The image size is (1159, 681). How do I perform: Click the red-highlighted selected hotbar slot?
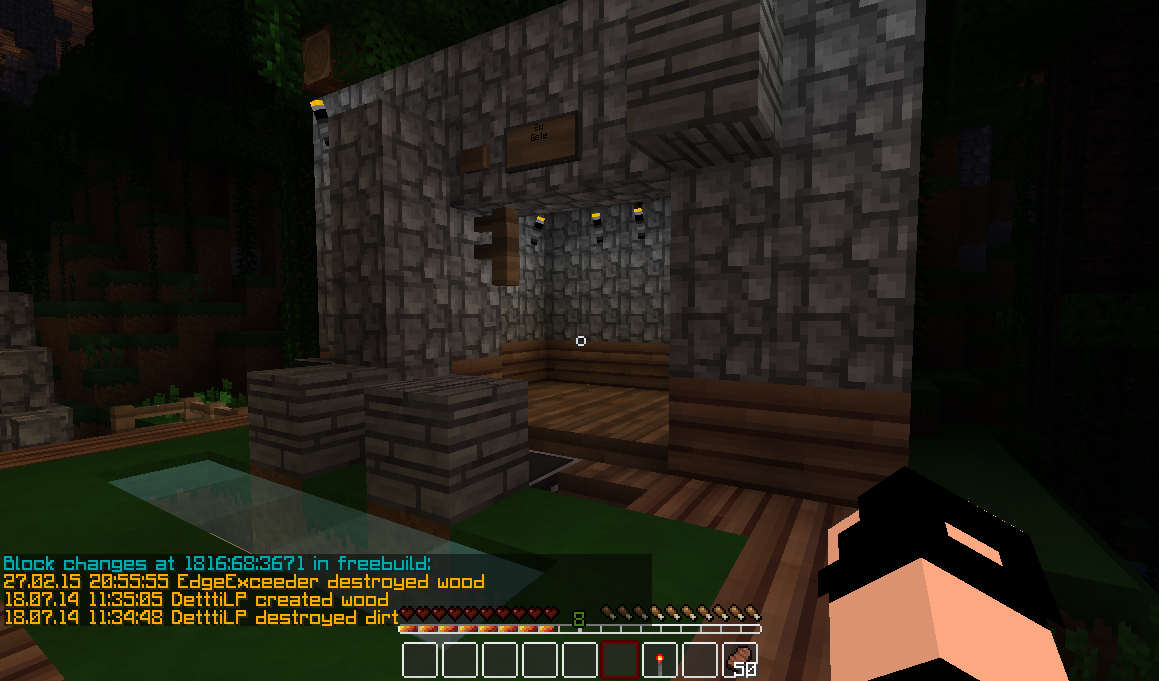[620, 660]
